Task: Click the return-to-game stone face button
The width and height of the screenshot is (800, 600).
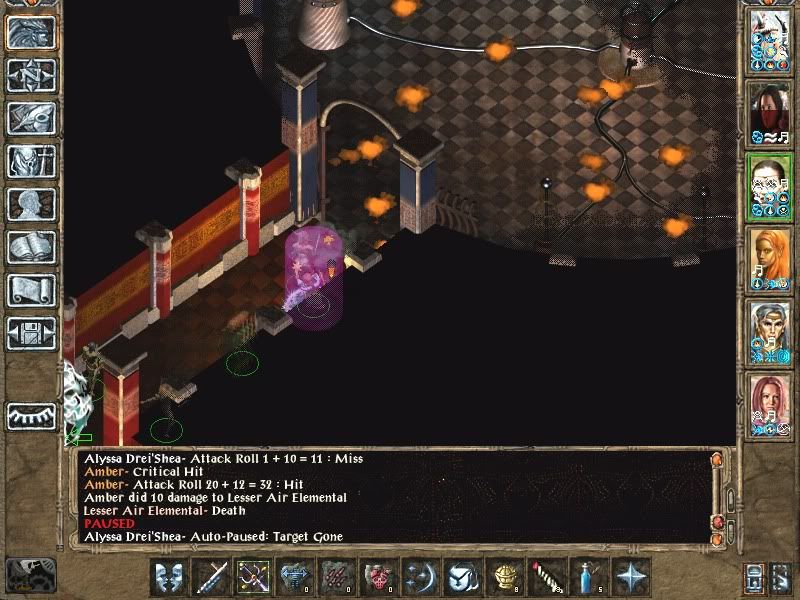Action: tap(31, 33)
